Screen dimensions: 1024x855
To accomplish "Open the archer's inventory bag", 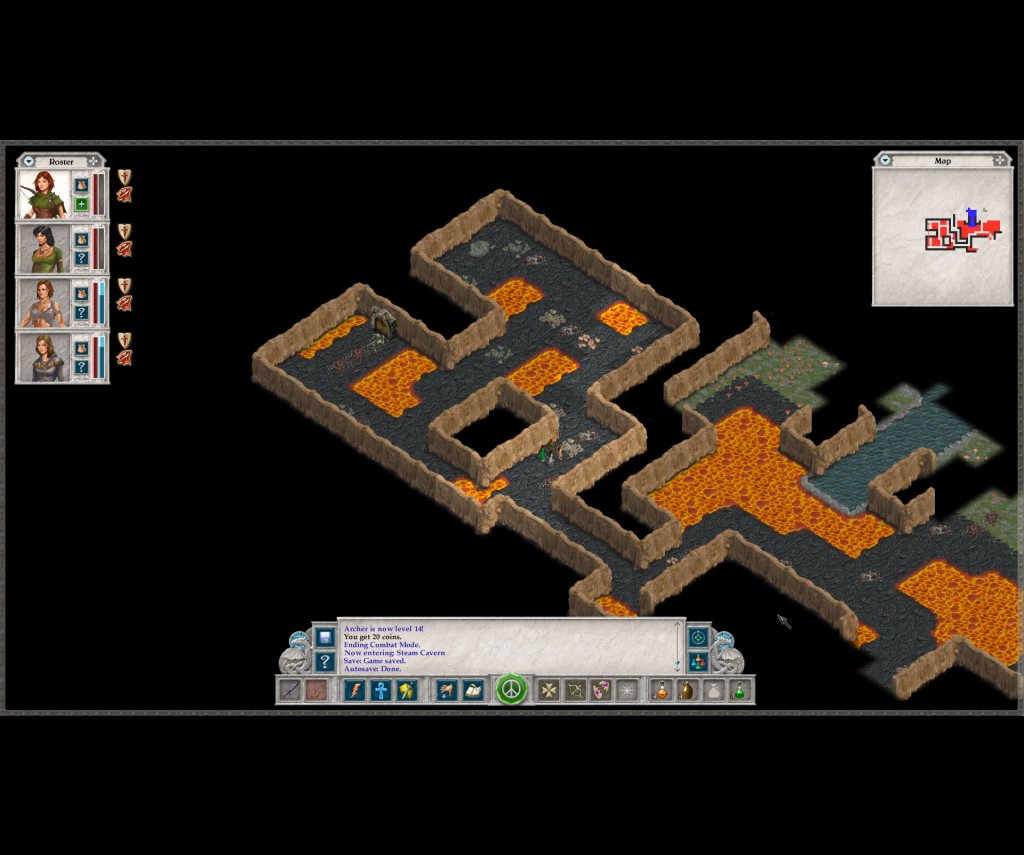I will pos(82,185).
